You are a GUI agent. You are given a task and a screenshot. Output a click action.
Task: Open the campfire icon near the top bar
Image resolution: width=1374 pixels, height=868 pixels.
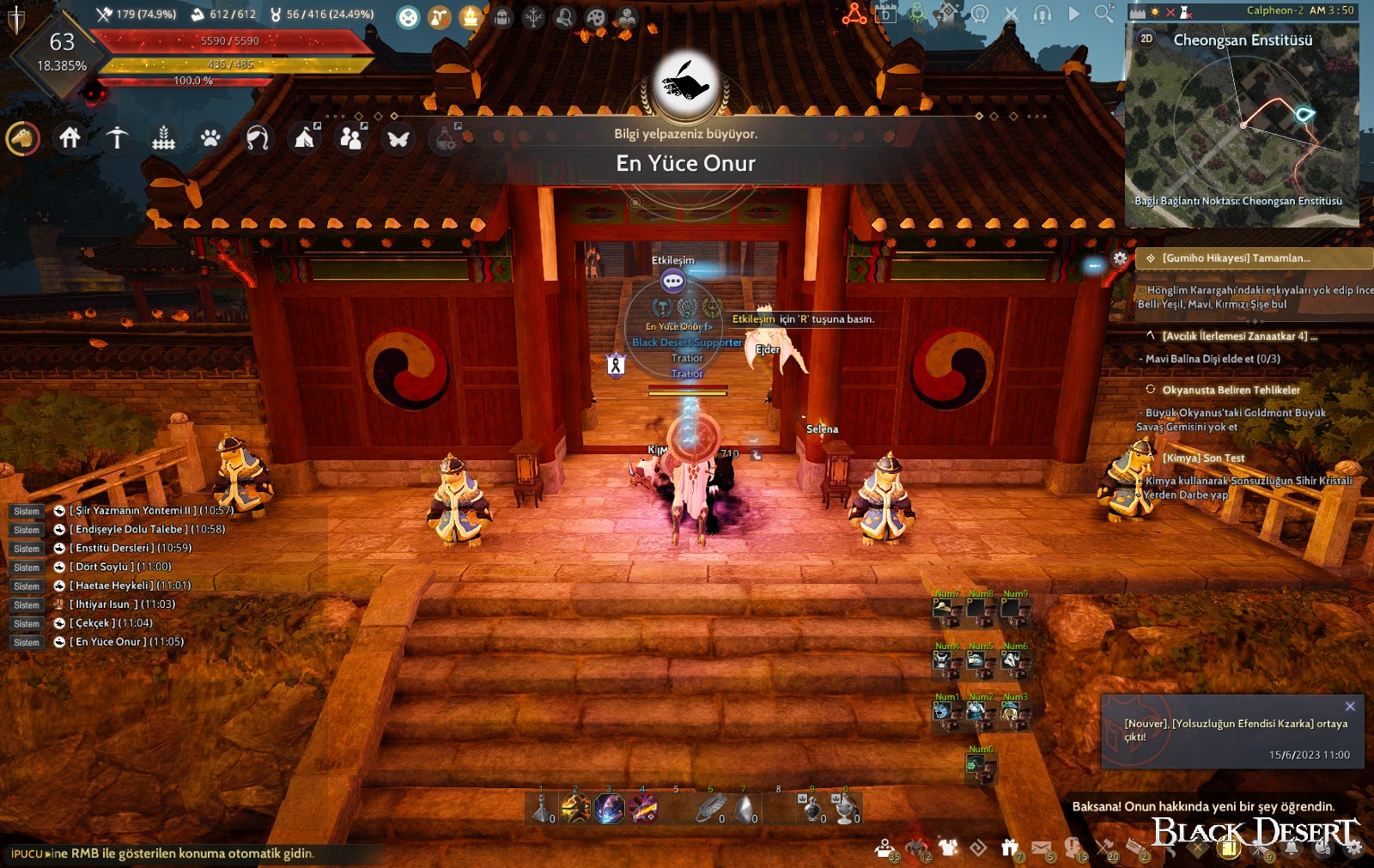point(470,15)
